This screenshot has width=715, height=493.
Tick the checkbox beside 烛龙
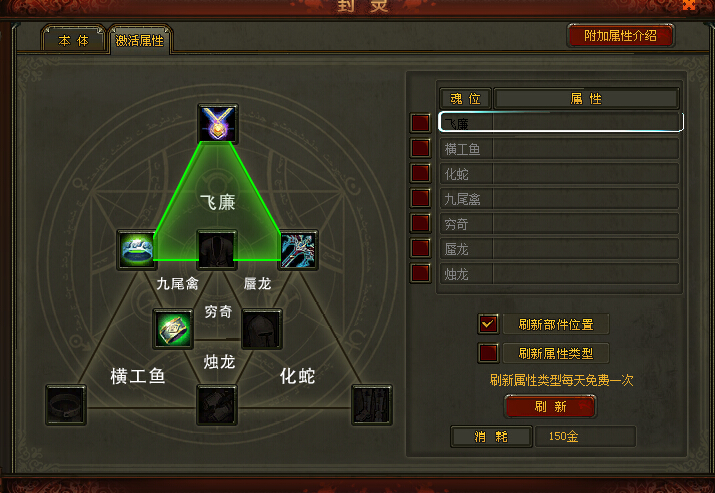[421, 272]
